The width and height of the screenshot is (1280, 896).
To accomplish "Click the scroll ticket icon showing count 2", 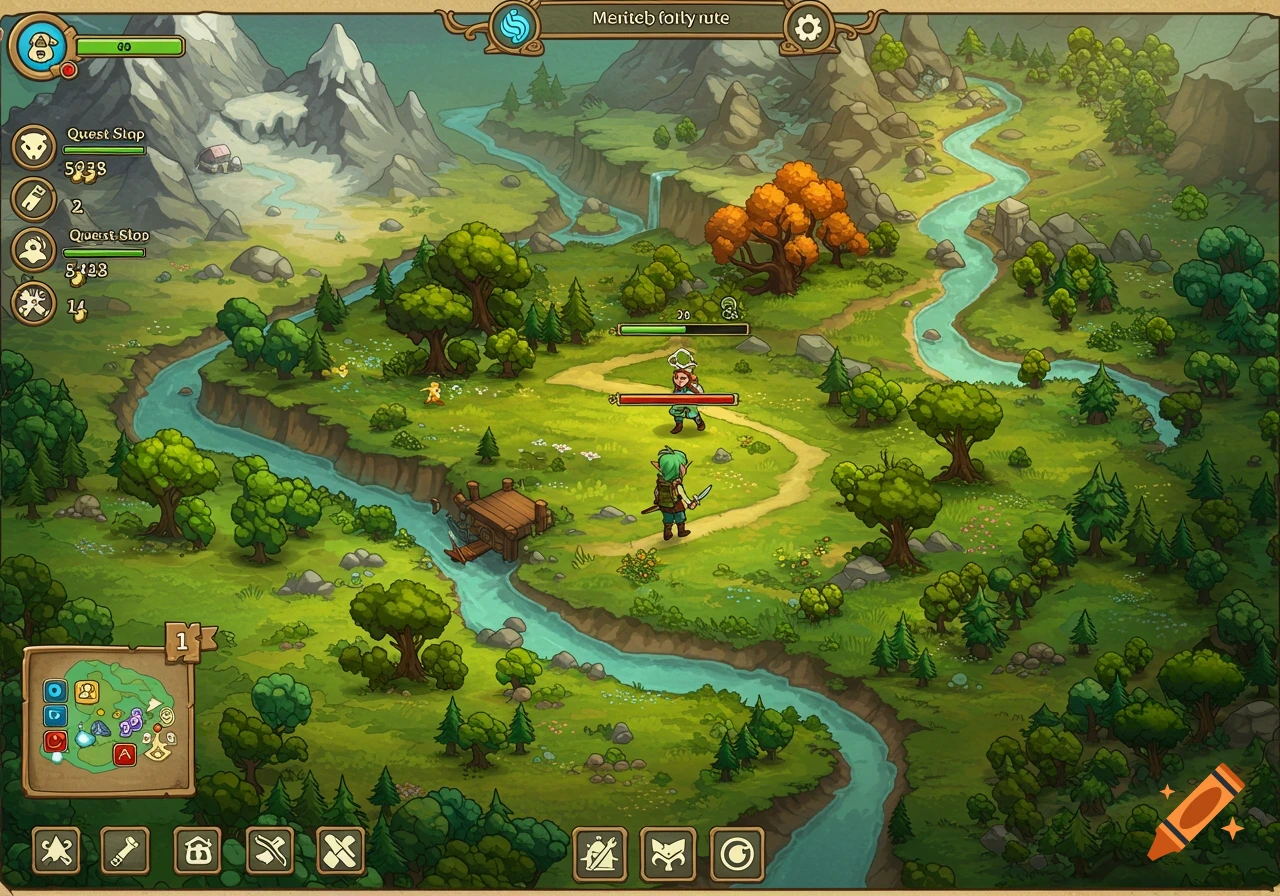I will coord(34,198).
